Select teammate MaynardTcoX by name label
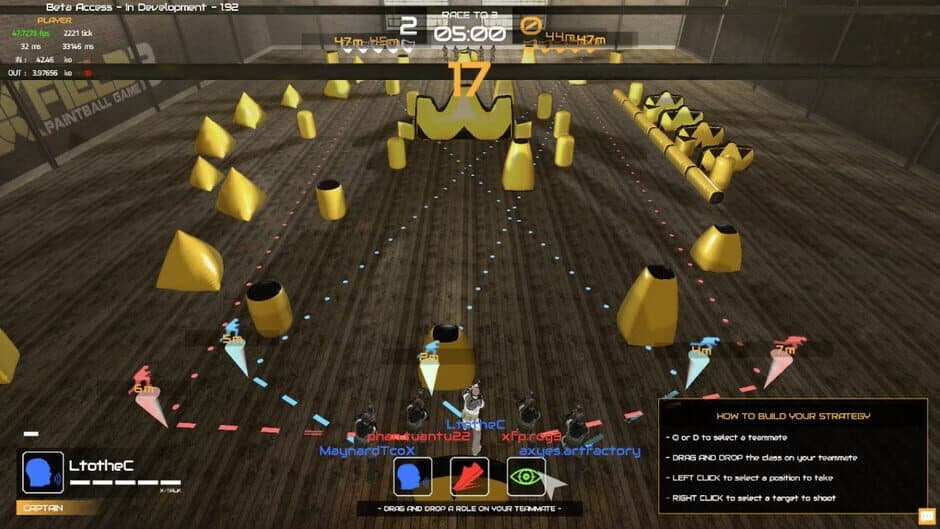 click(367, 451)
